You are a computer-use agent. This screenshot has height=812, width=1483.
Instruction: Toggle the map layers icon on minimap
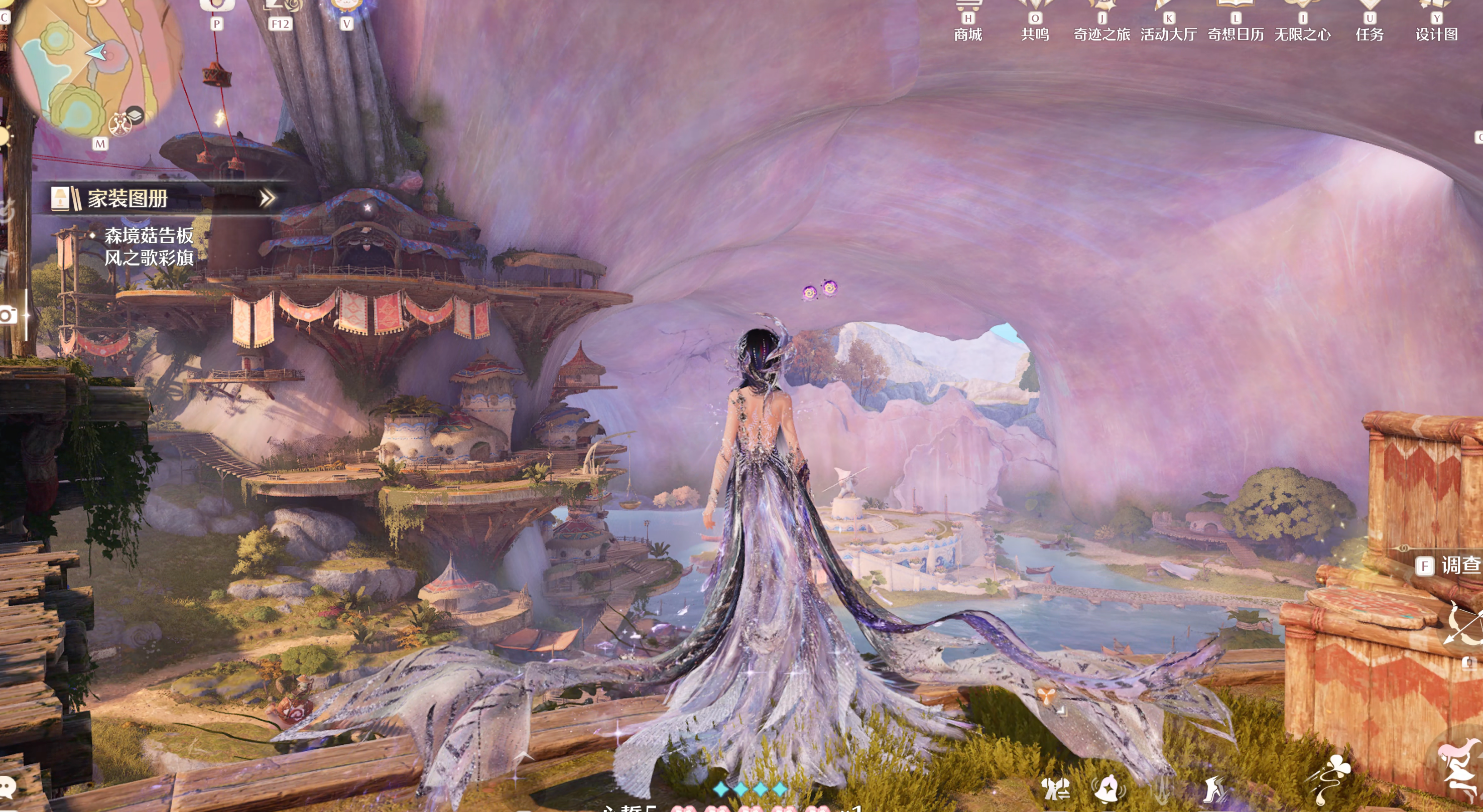(135, 114)
